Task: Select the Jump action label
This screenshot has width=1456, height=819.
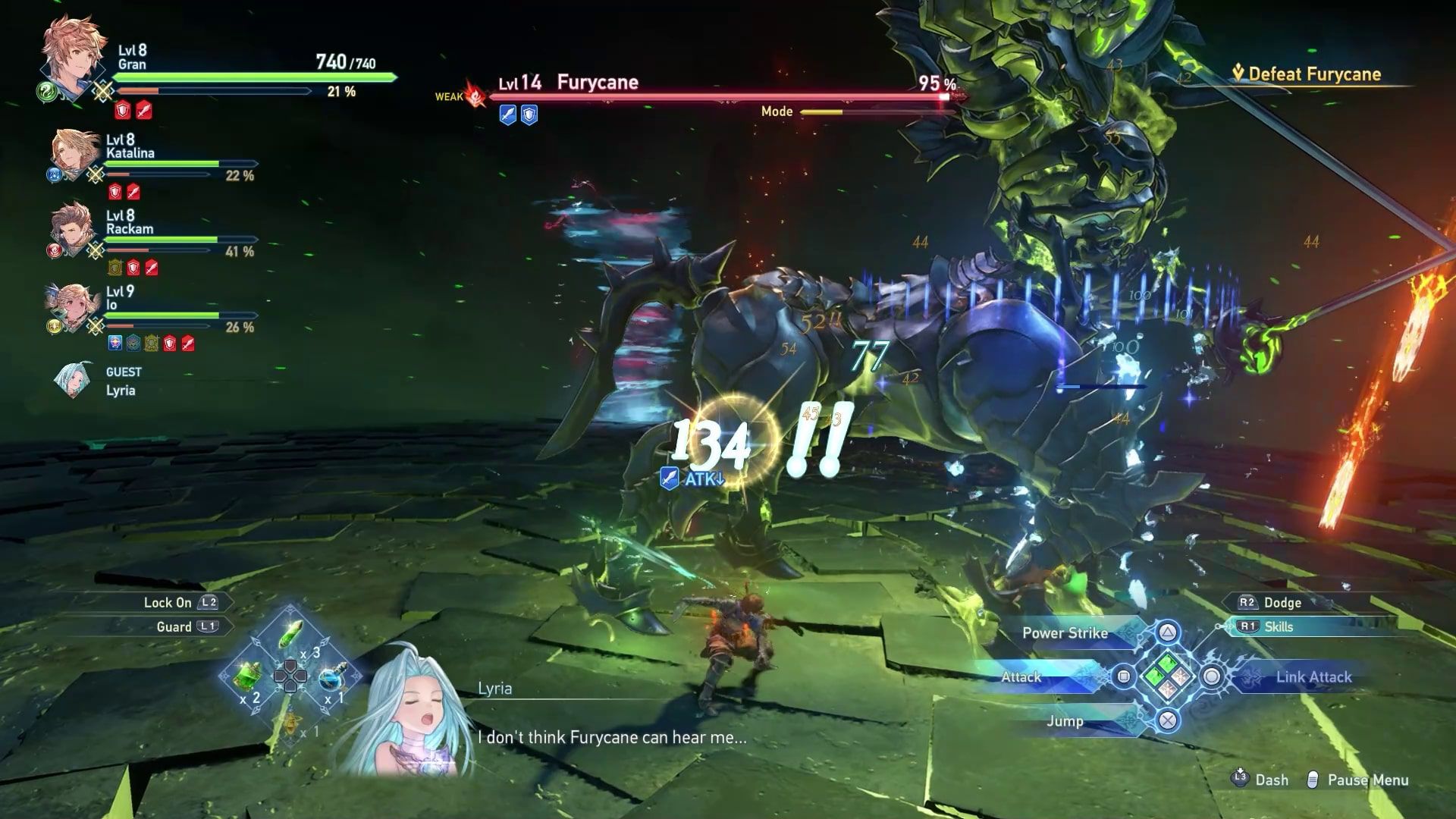Action: pyautogui.click(x=1065, y=721)
